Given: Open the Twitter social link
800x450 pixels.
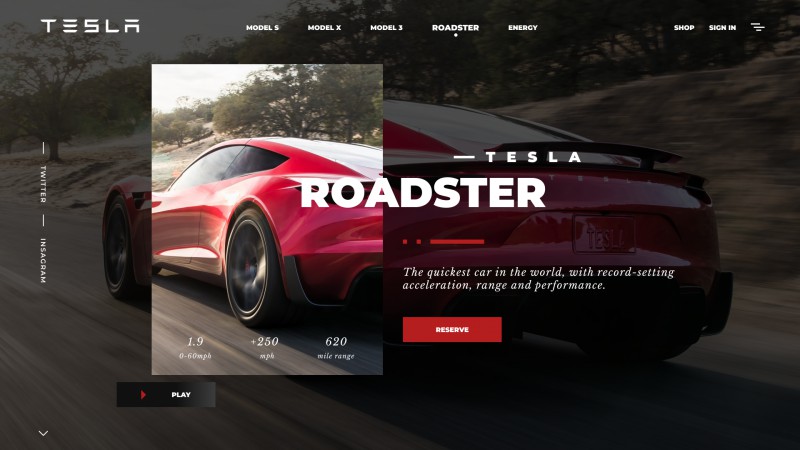Looking at the screenshot, I should click(43, 185).
